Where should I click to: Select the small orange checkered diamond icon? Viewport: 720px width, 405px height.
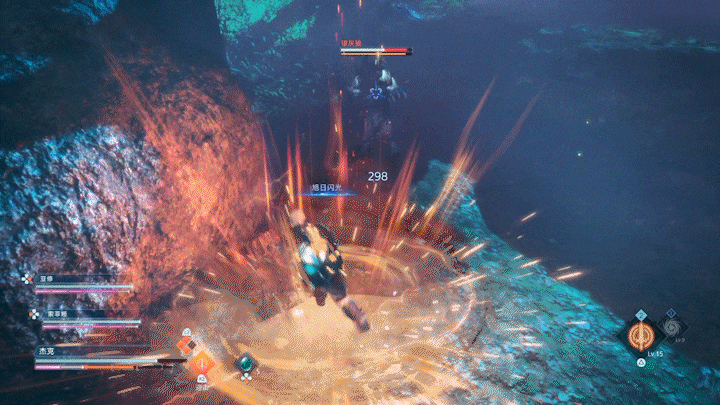185,345
